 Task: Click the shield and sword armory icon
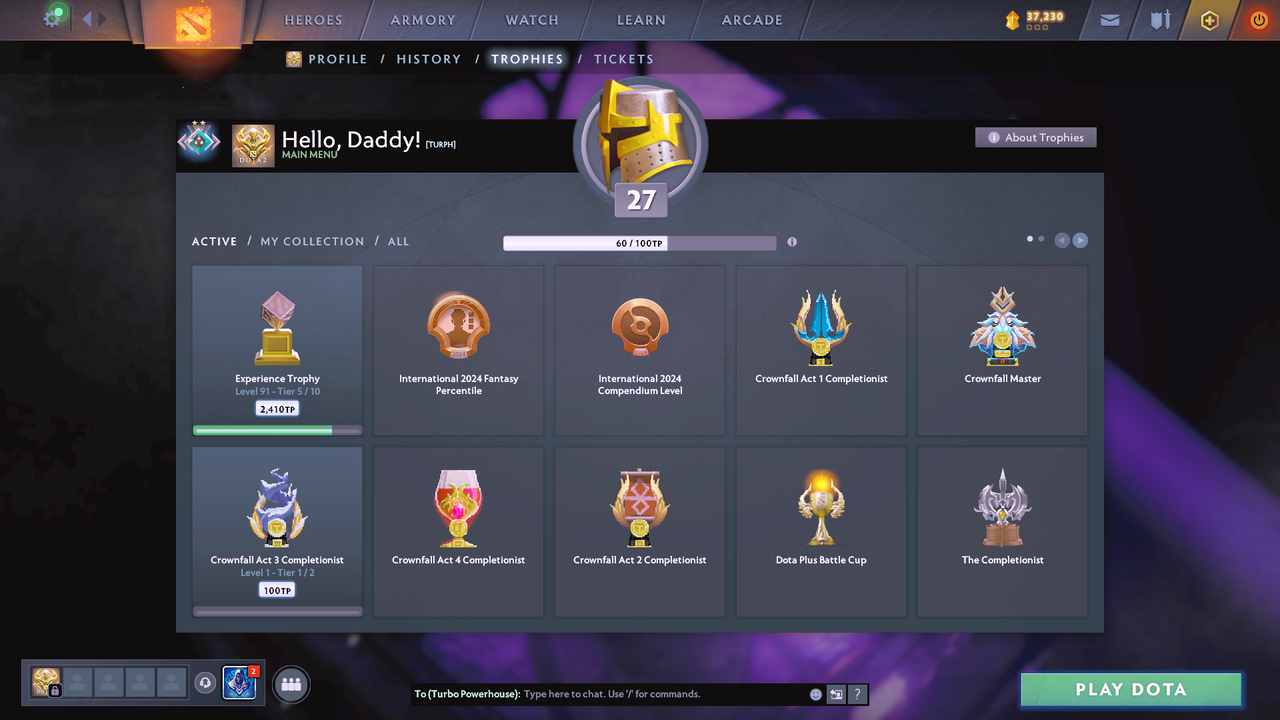coord(1158,20)
